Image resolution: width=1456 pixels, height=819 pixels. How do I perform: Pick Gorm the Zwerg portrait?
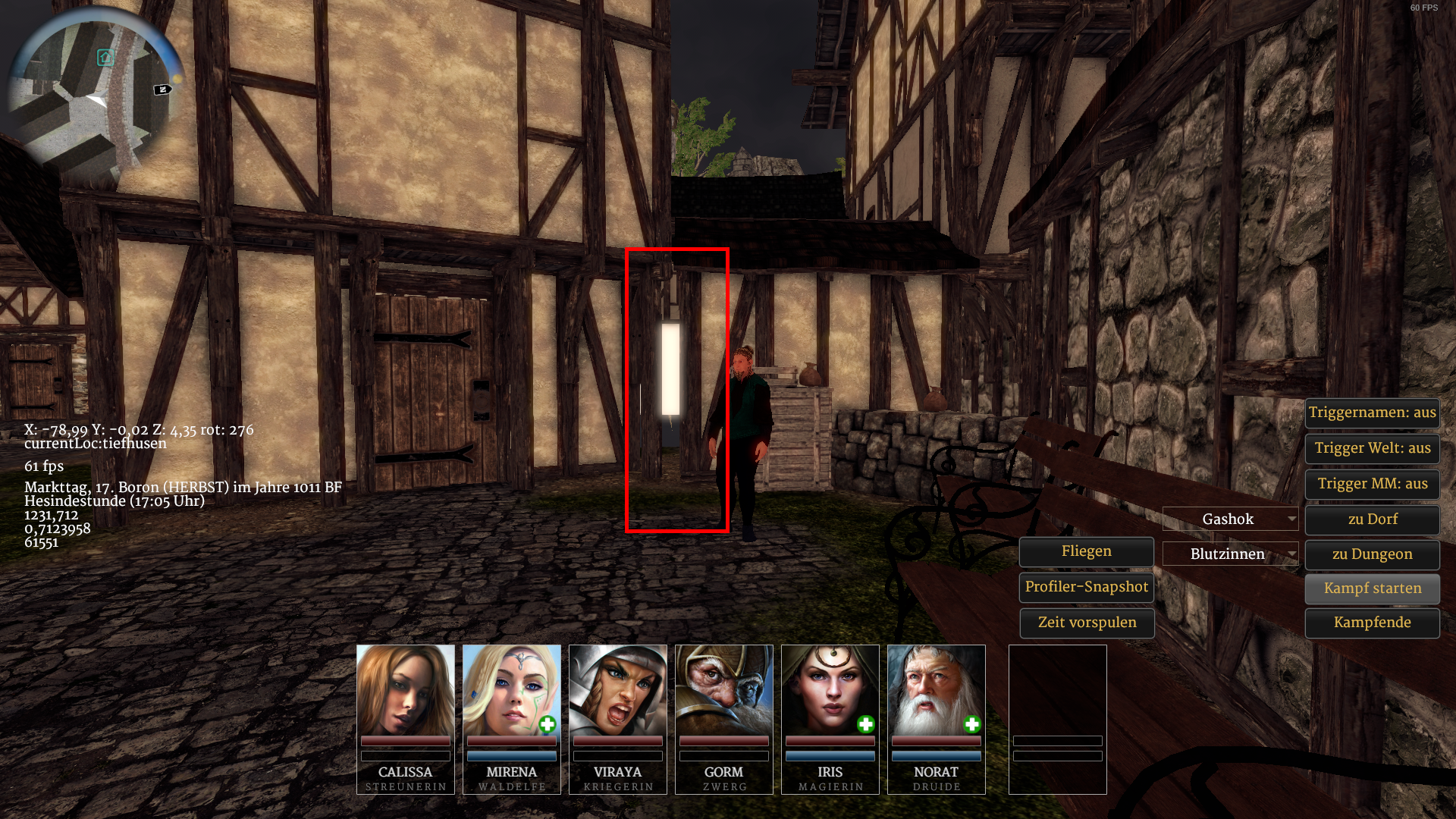click(724, 690)
